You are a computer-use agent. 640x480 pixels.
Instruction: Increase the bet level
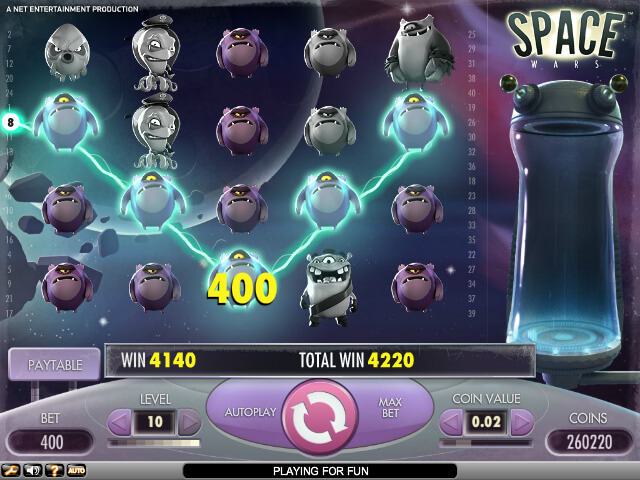pyautogui.click(x=189, y=423)
